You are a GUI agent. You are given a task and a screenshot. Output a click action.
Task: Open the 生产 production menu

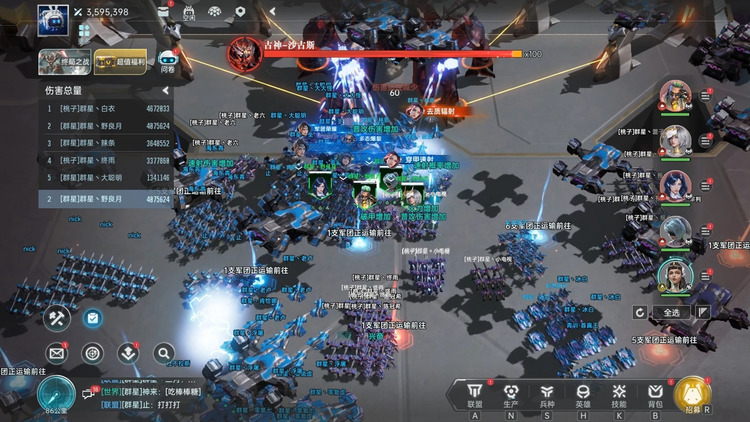point(511,393)
